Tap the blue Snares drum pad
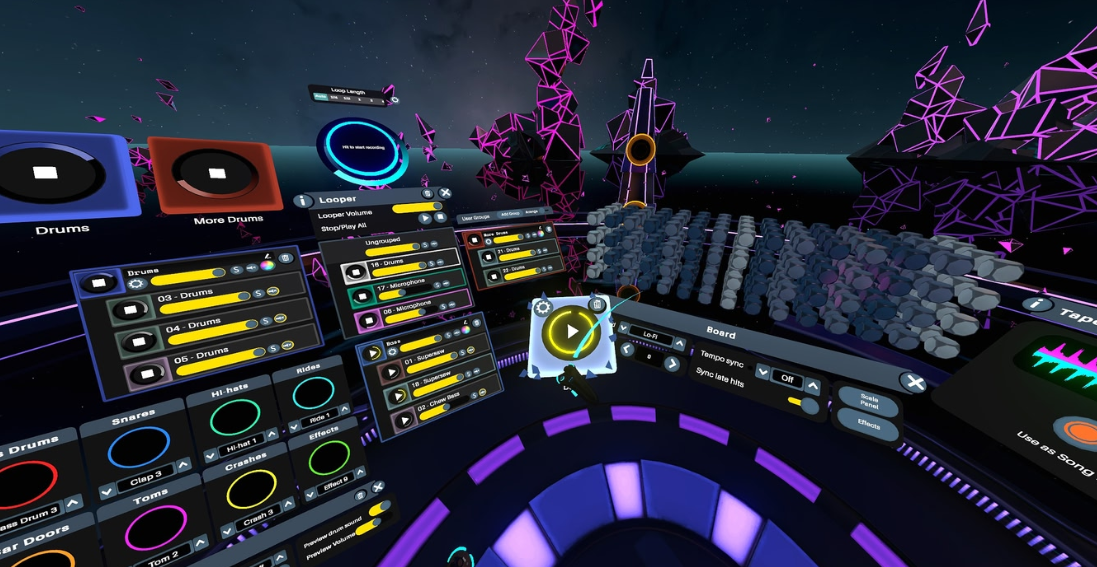The width and height of the screenshot is (1097, 567). tap(139, 446)
